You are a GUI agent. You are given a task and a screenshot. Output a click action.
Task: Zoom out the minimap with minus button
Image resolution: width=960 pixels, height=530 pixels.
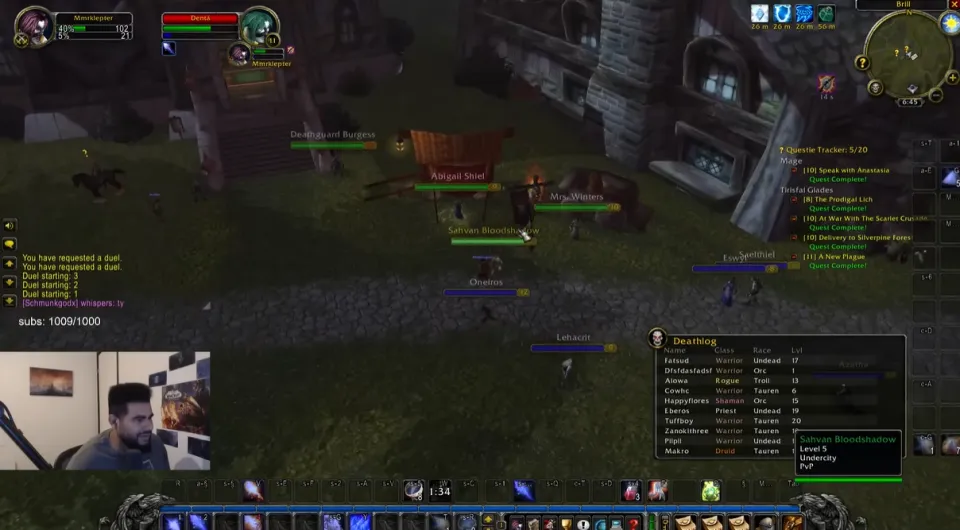coord(936,96)
